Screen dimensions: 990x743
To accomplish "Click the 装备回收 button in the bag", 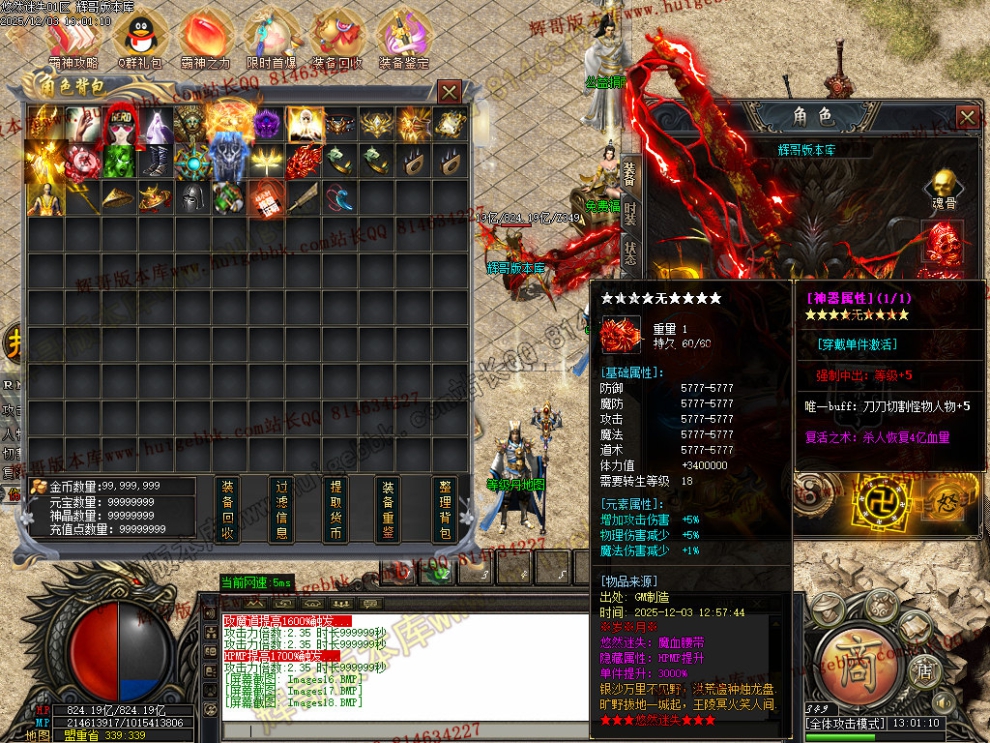I will coord(227,509).
